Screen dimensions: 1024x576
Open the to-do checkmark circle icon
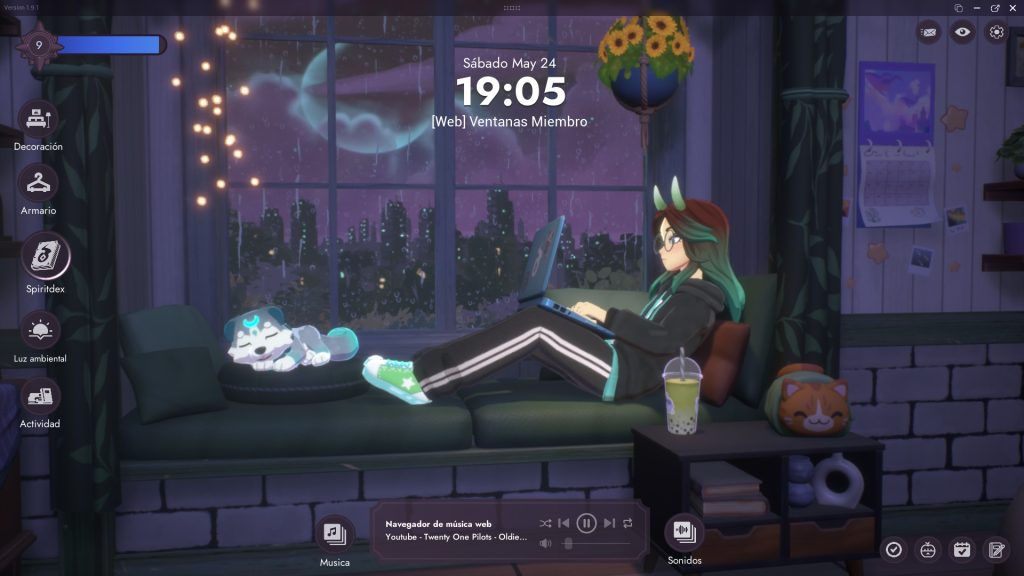pos(894,549)
